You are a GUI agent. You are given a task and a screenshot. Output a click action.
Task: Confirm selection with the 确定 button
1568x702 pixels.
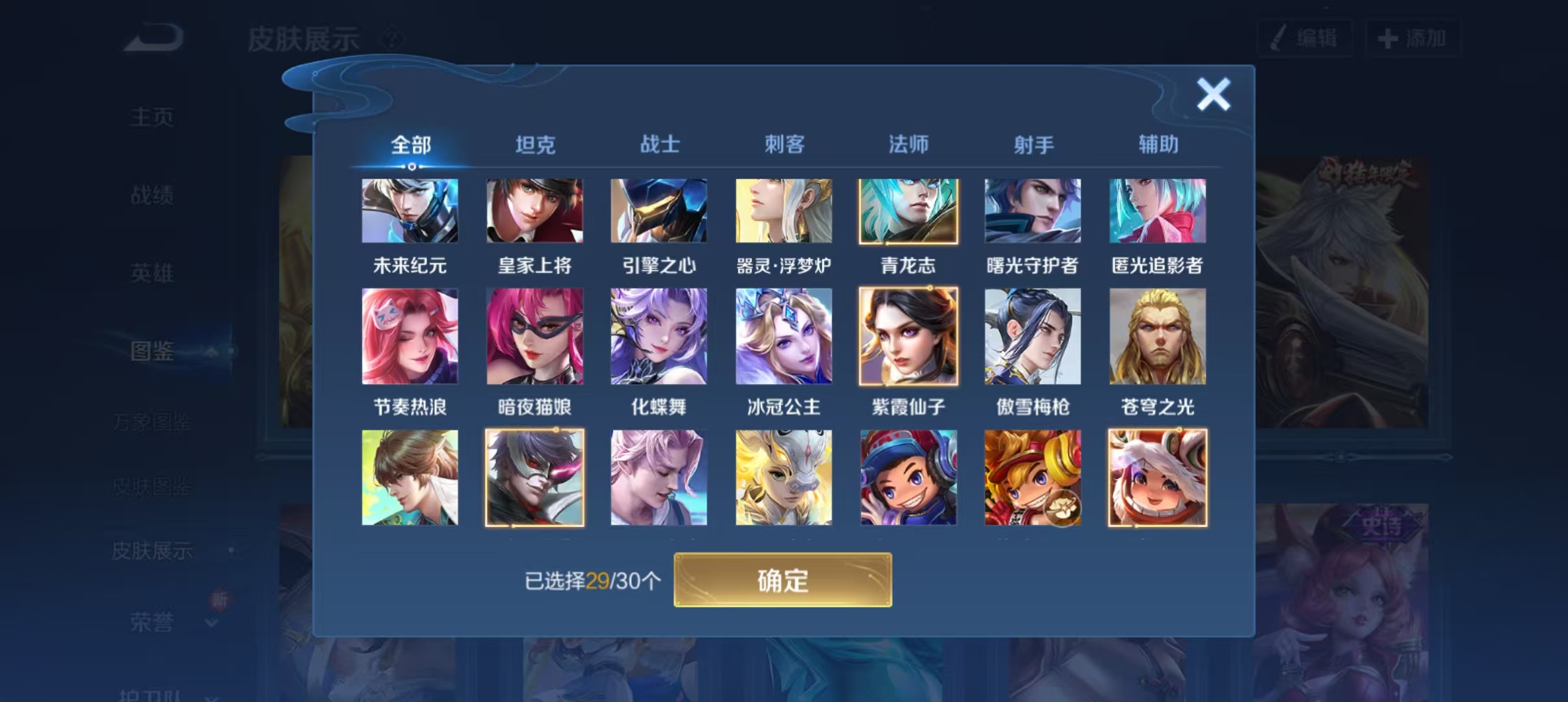coord(783,579)
